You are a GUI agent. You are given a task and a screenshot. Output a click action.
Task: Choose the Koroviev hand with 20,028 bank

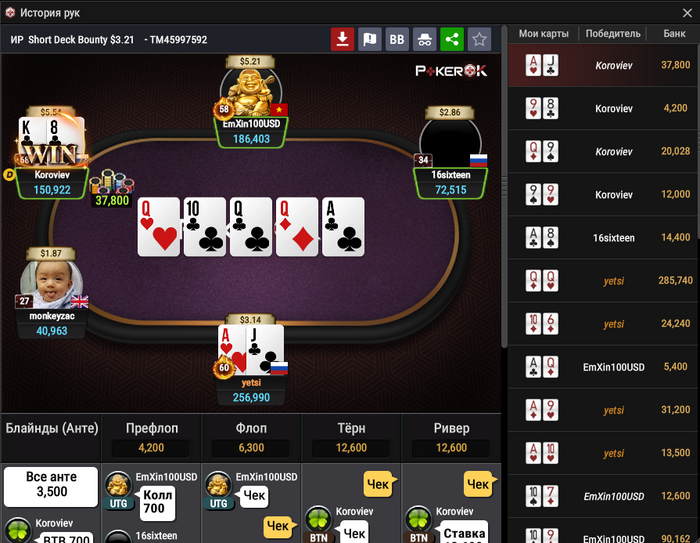[604, 152]
